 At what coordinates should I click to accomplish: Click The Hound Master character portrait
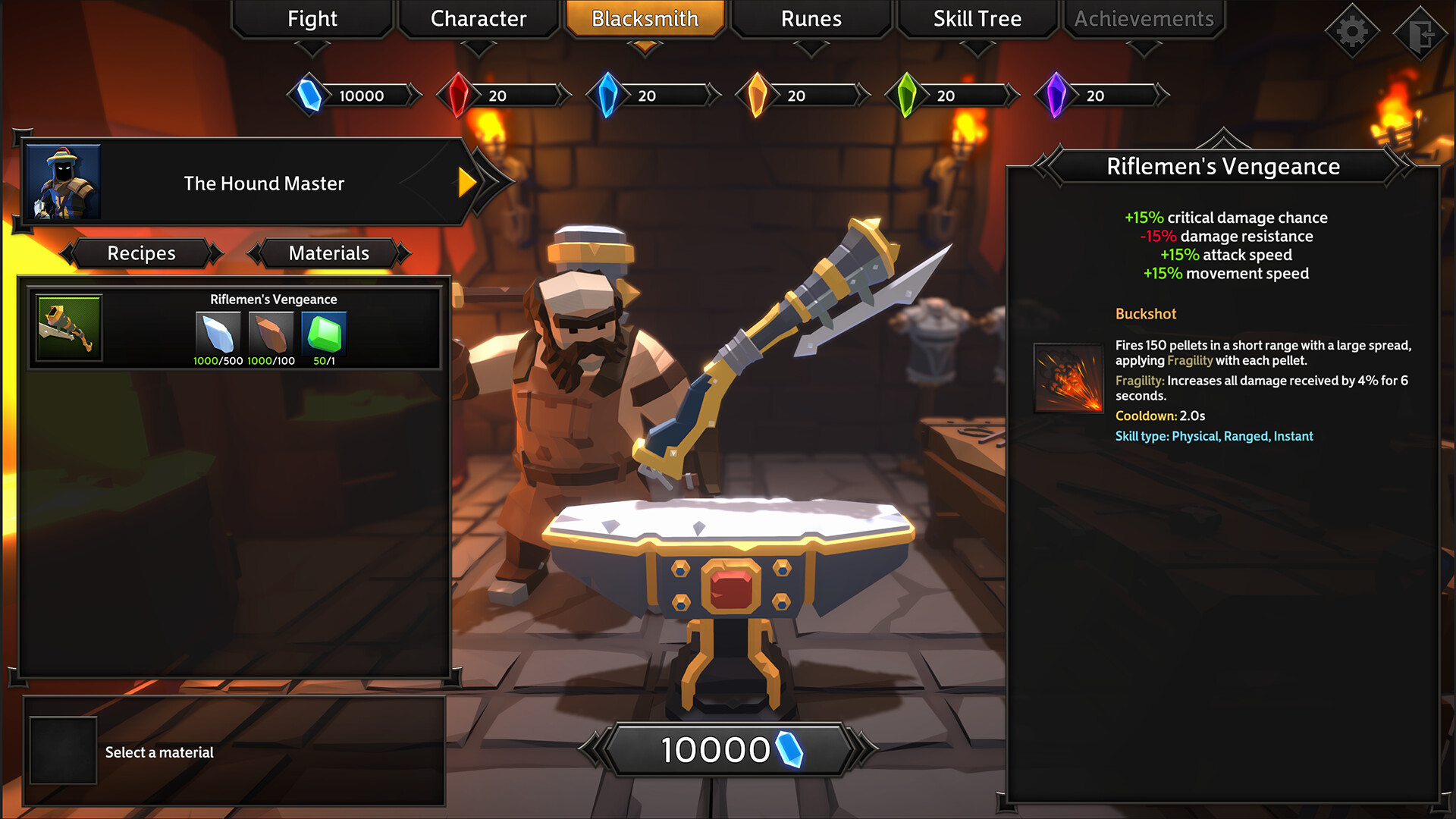pyautogui.click(x=64, y=183)
